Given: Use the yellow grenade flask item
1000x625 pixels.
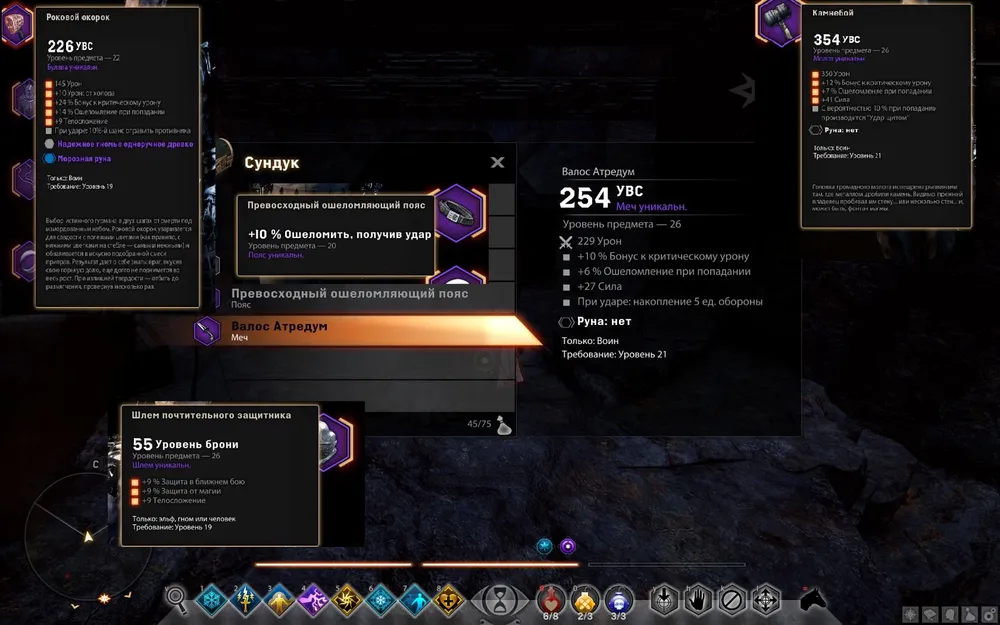Looking at the screenshot, I should tap(585, 599).
